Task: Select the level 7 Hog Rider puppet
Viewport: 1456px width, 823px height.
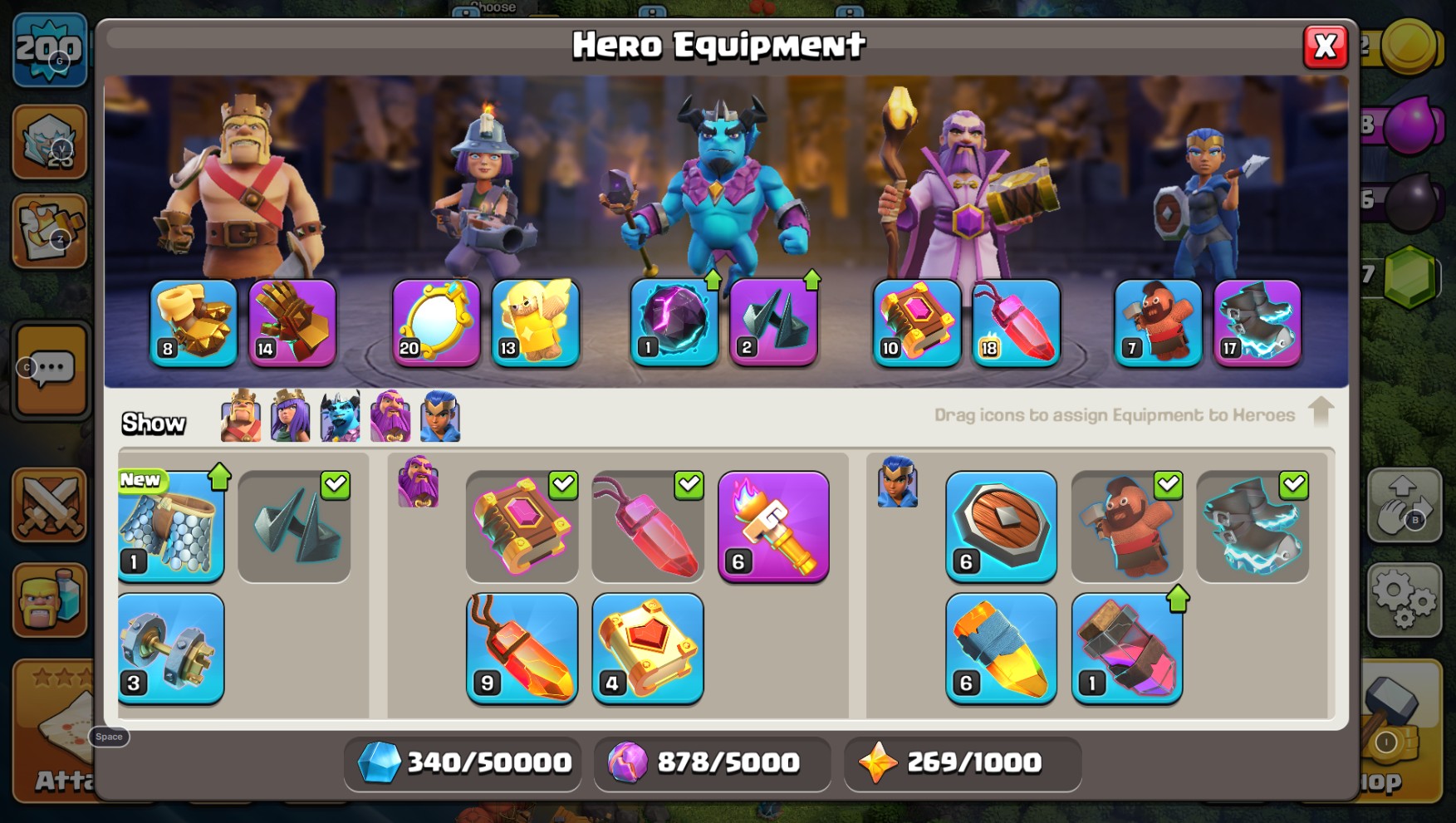Action: 1158,322
